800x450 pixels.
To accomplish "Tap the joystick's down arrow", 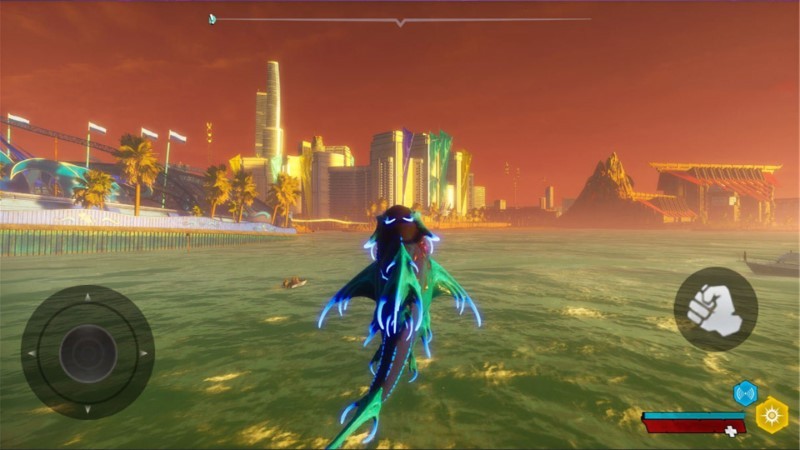I will click(87, 408).
